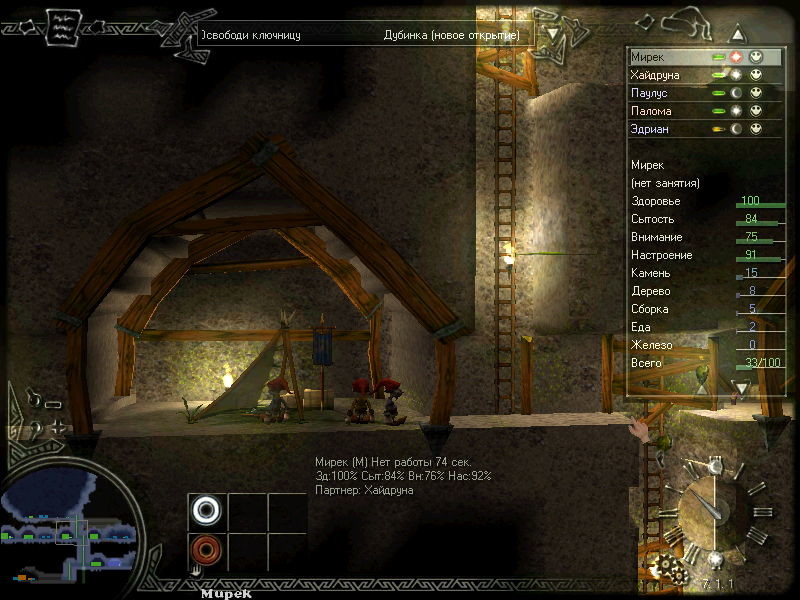Image resolution: width=800 pixels, height=600 pixels.
Task: Toggle the sun icon beside Хайдруна
Action: point(737,75)
